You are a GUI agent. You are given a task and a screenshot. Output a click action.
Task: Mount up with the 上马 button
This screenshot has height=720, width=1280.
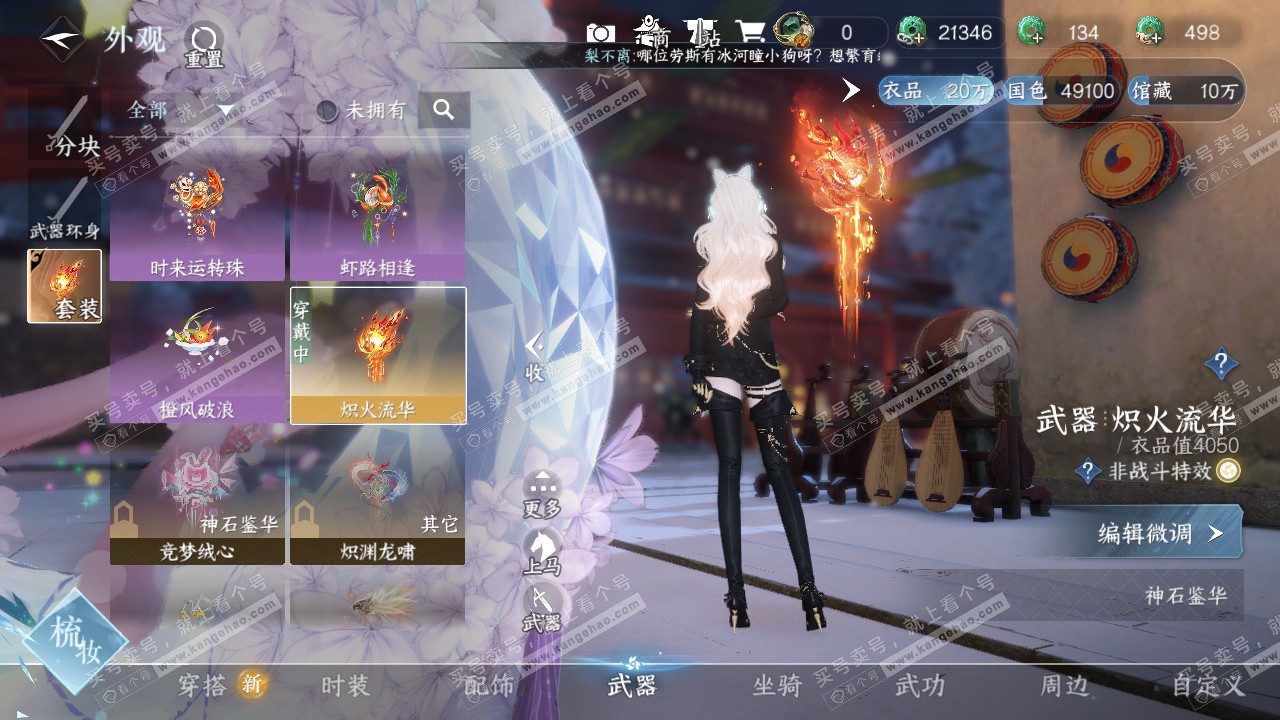point(542,552)
